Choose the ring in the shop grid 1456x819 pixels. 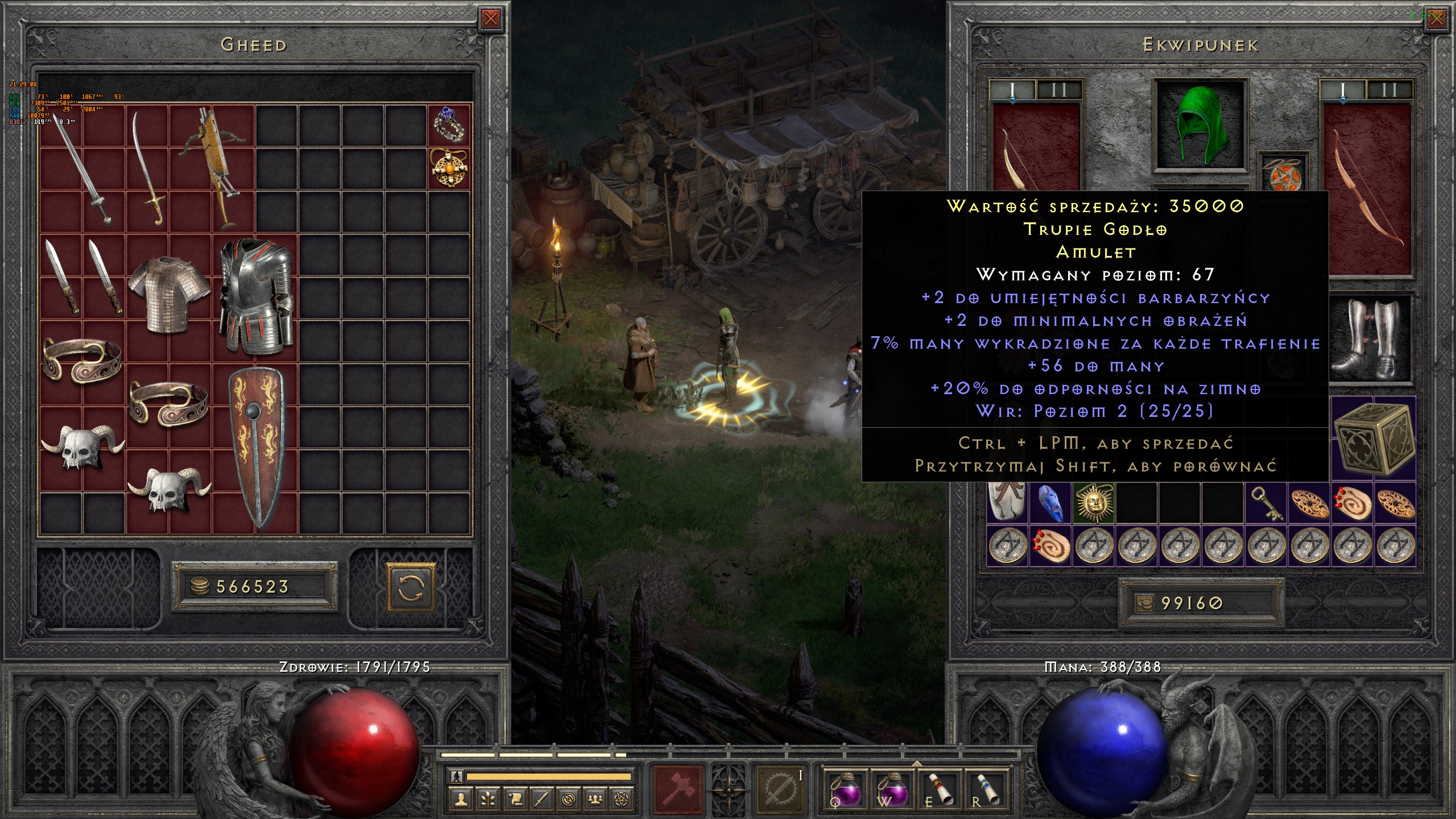449,125
